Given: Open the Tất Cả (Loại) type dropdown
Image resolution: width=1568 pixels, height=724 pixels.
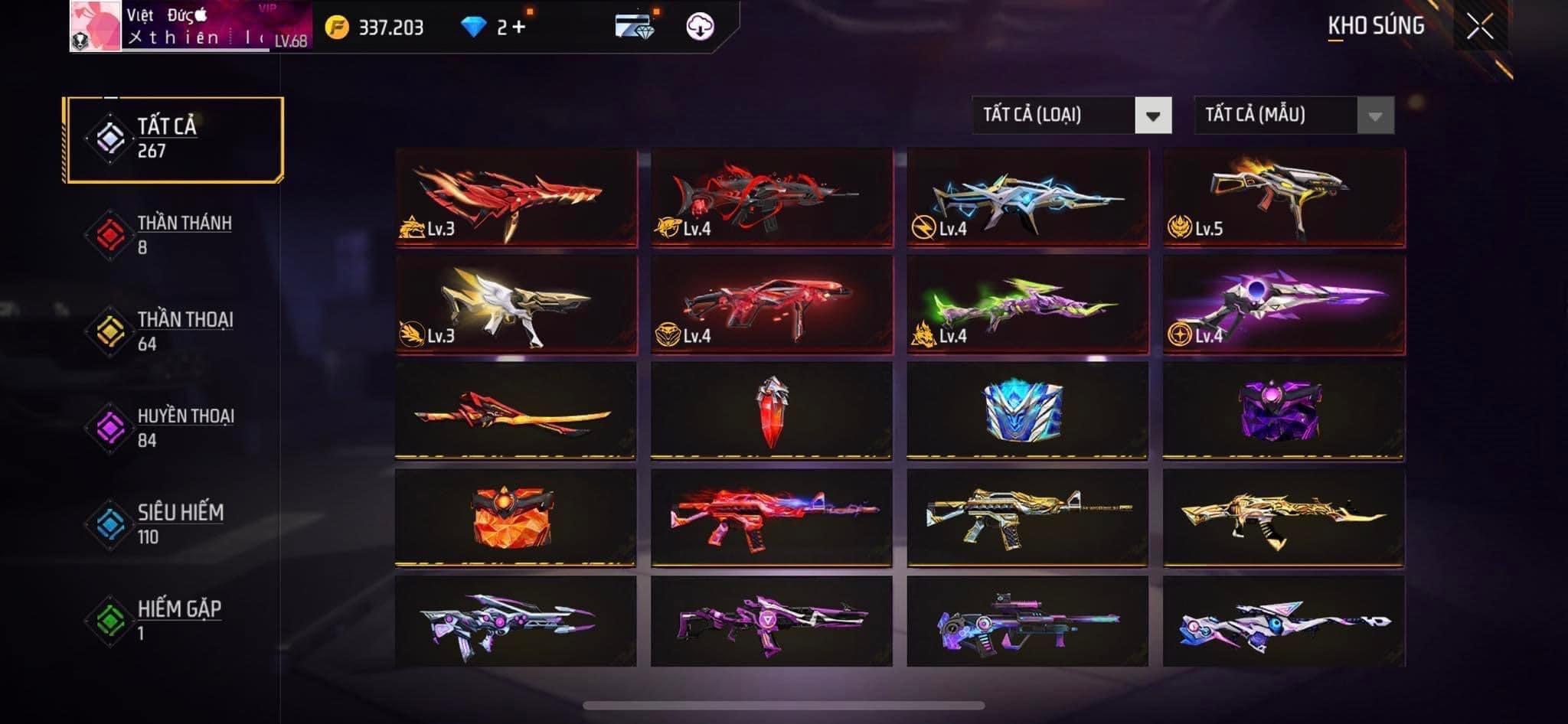Looking at the screenshot, I should 1071,116.
